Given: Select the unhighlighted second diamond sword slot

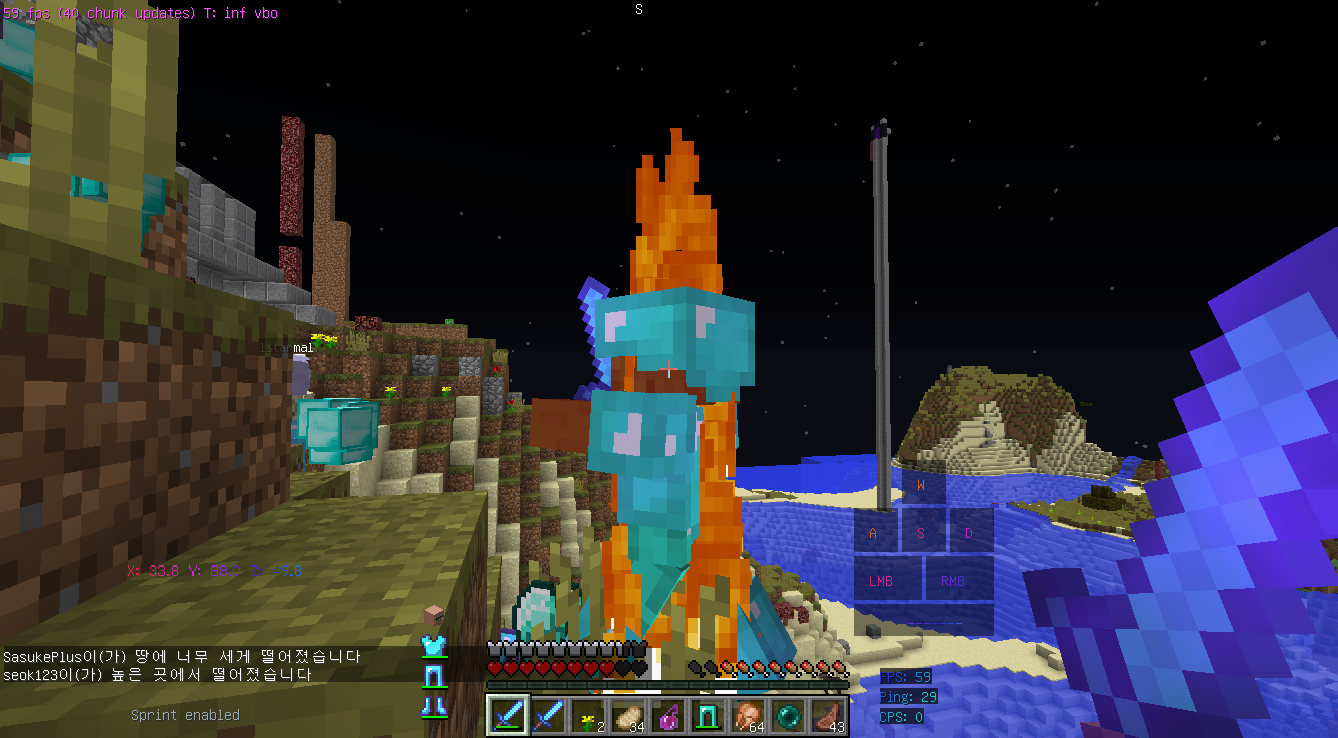Looking at the screenshot, I should (x=547, y=716).
